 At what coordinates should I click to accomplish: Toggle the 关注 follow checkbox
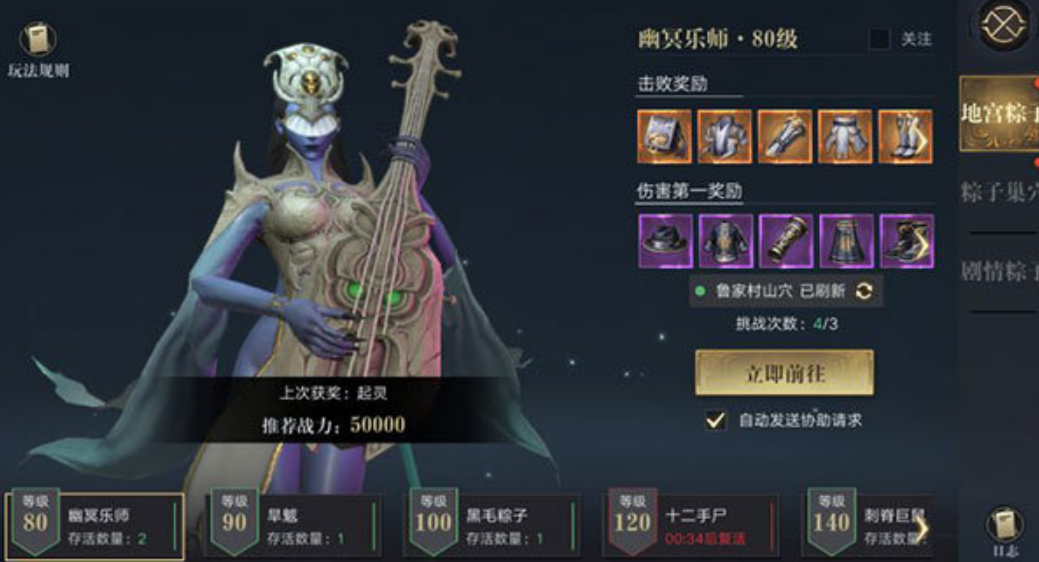(x=880, y=39)
